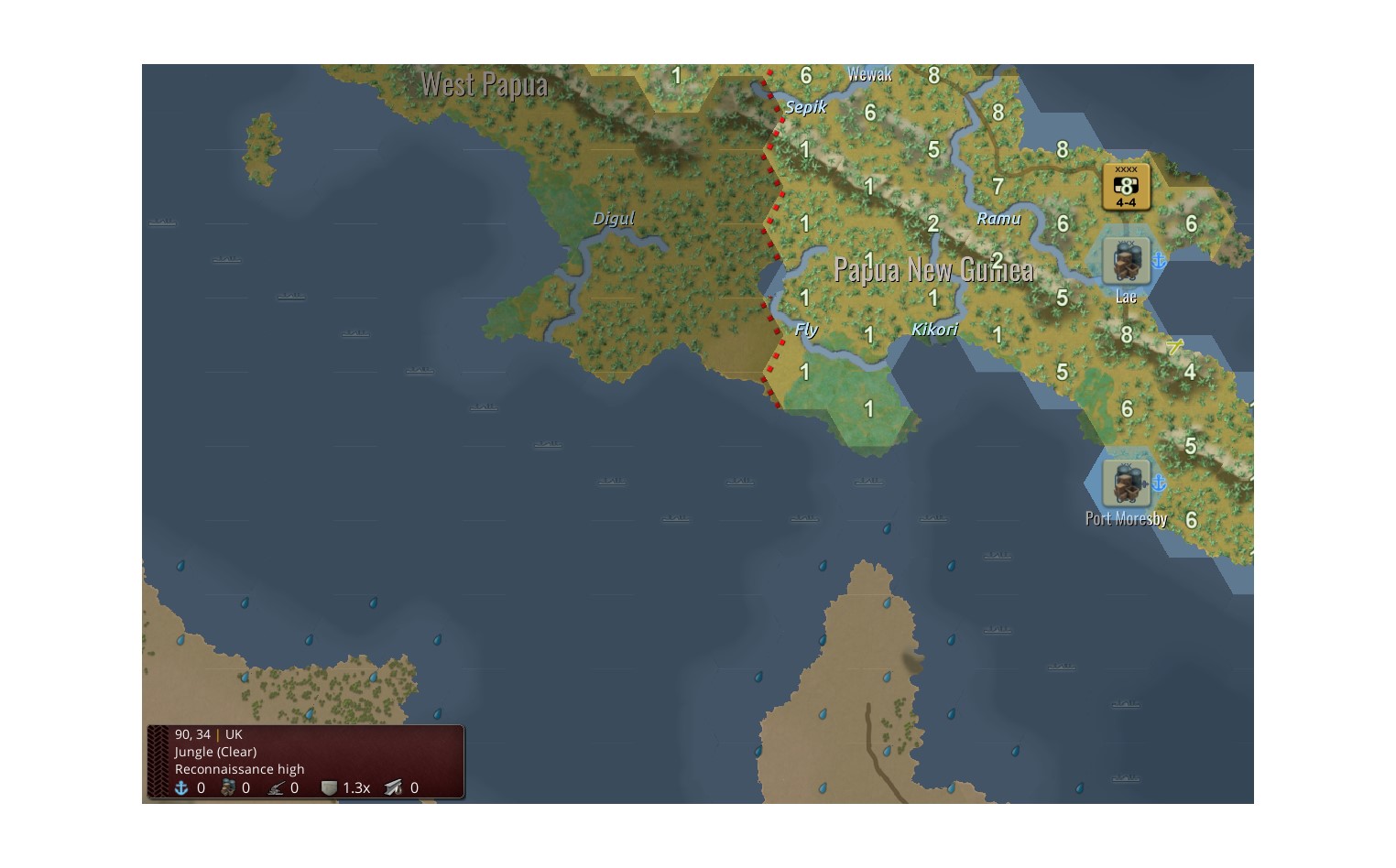This screenshot has height=868, width=1396.
Task: Click the supply depot unit at Lae
Action: click(x=1125, y=260)
